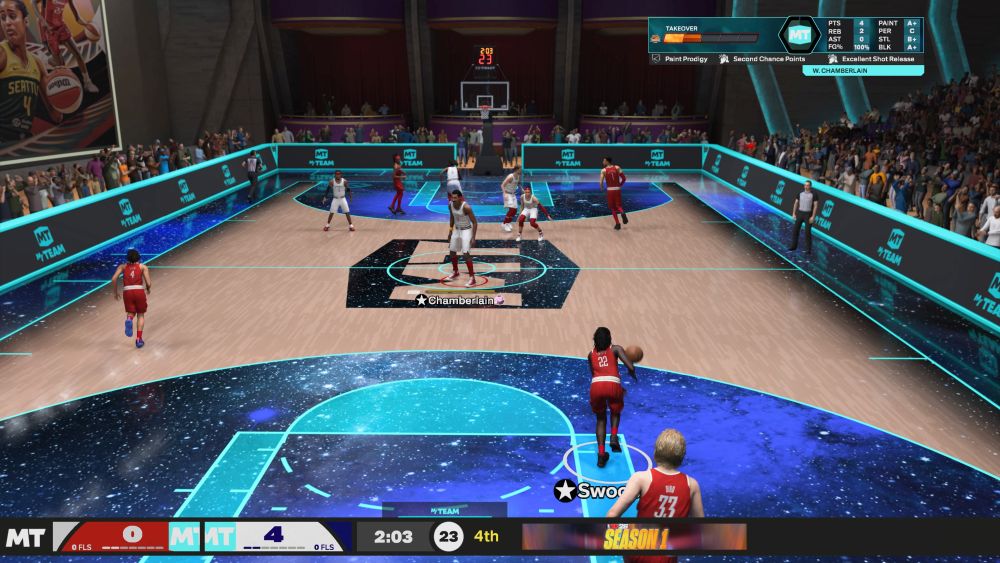The image size is (1000, 563).
Task: Select the Second Chance Points badge
Action: [x=768, y=59]
